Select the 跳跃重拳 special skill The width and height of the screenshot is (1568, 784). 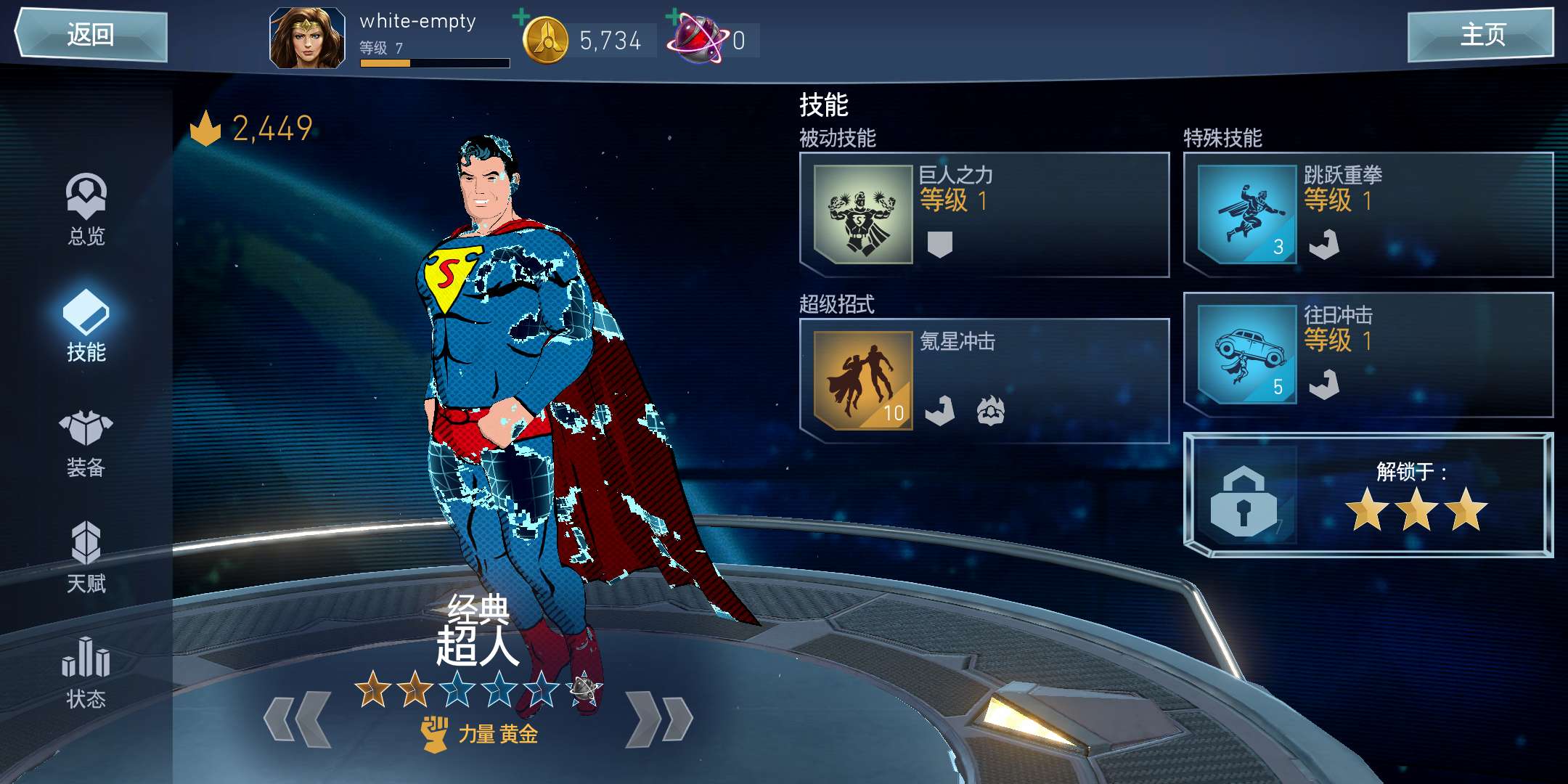coord(1368,215)
